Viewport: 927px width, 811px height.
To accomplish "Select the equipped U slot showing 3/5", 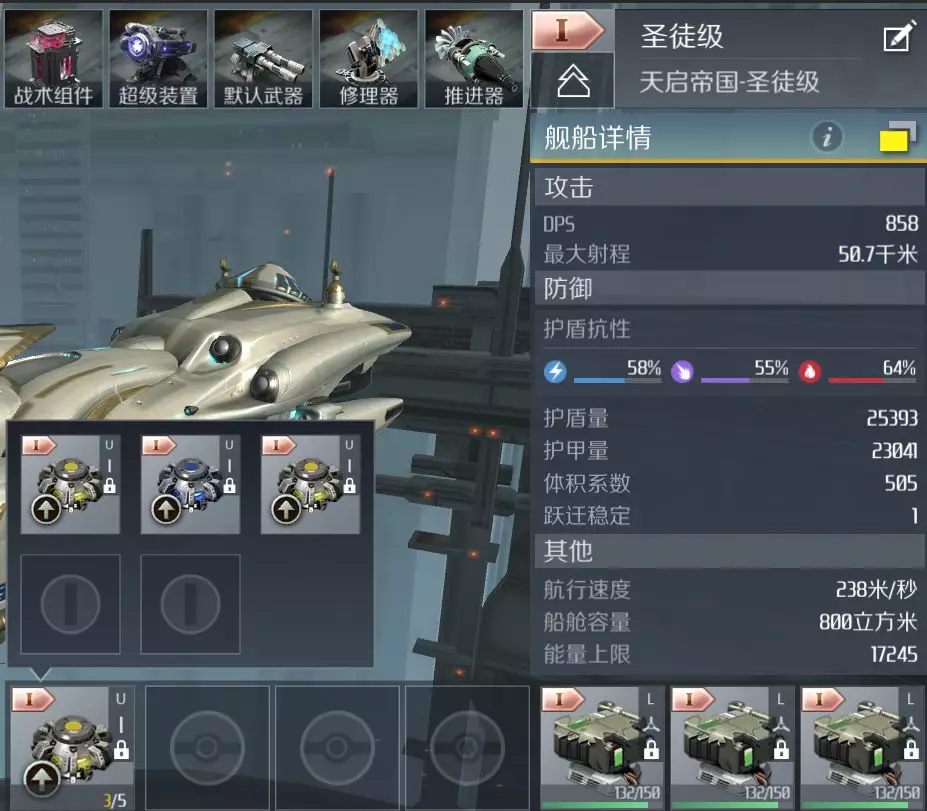I will (x=71, y=746).
